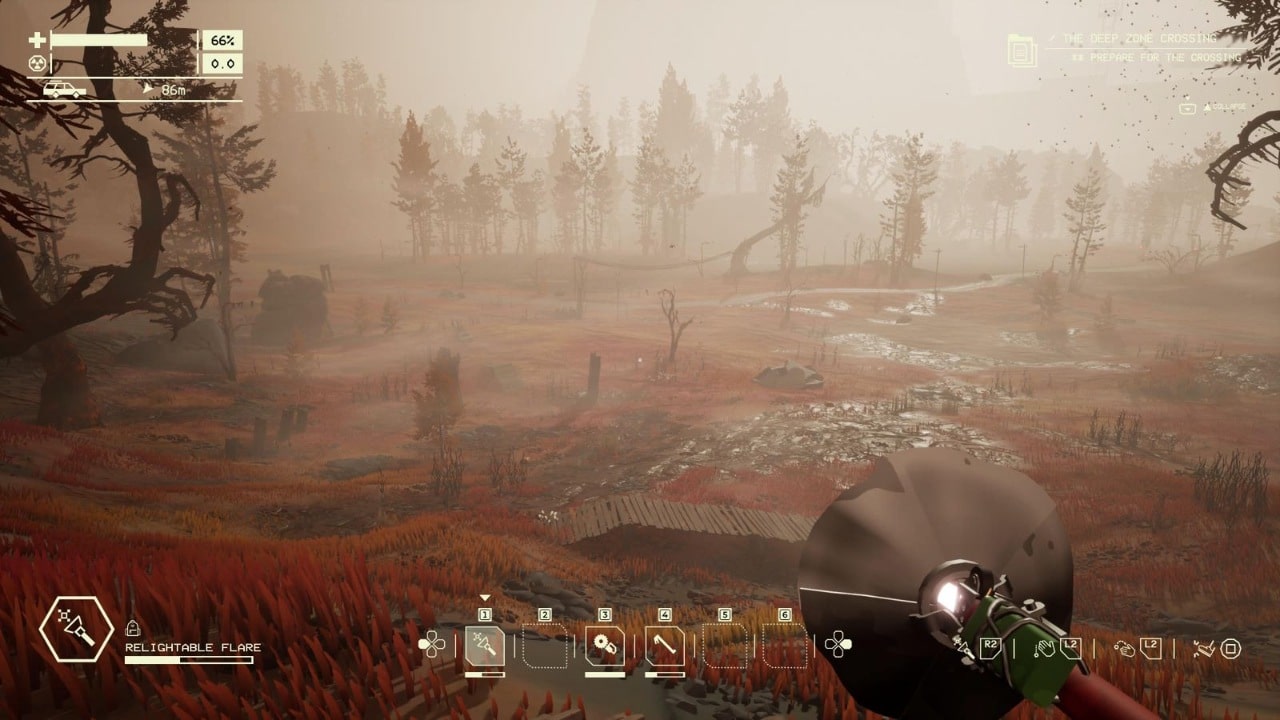Select the scrapper saw in hotbar slot 3

pos(605,645)
